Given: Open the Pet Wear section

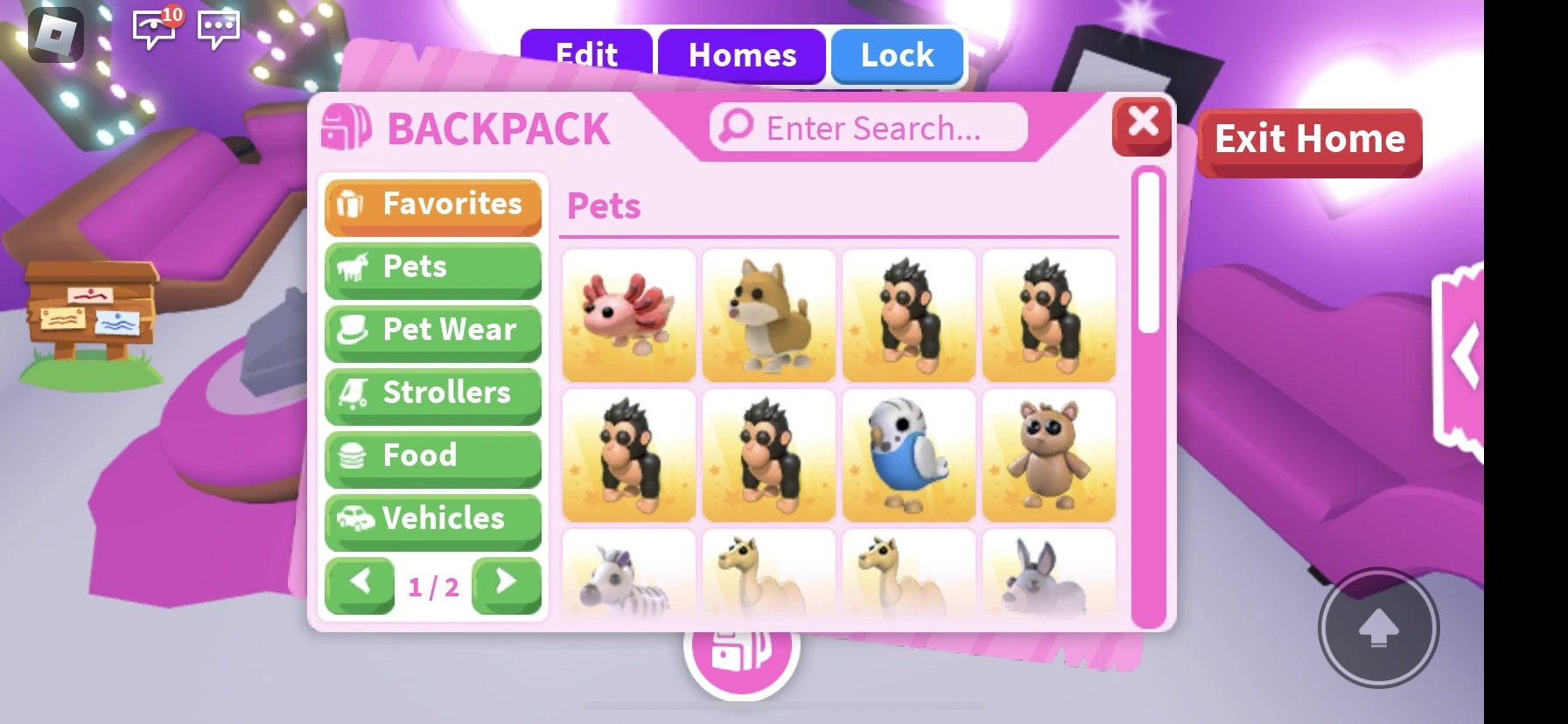Looking at the screenshot, I should pos(432,331).
